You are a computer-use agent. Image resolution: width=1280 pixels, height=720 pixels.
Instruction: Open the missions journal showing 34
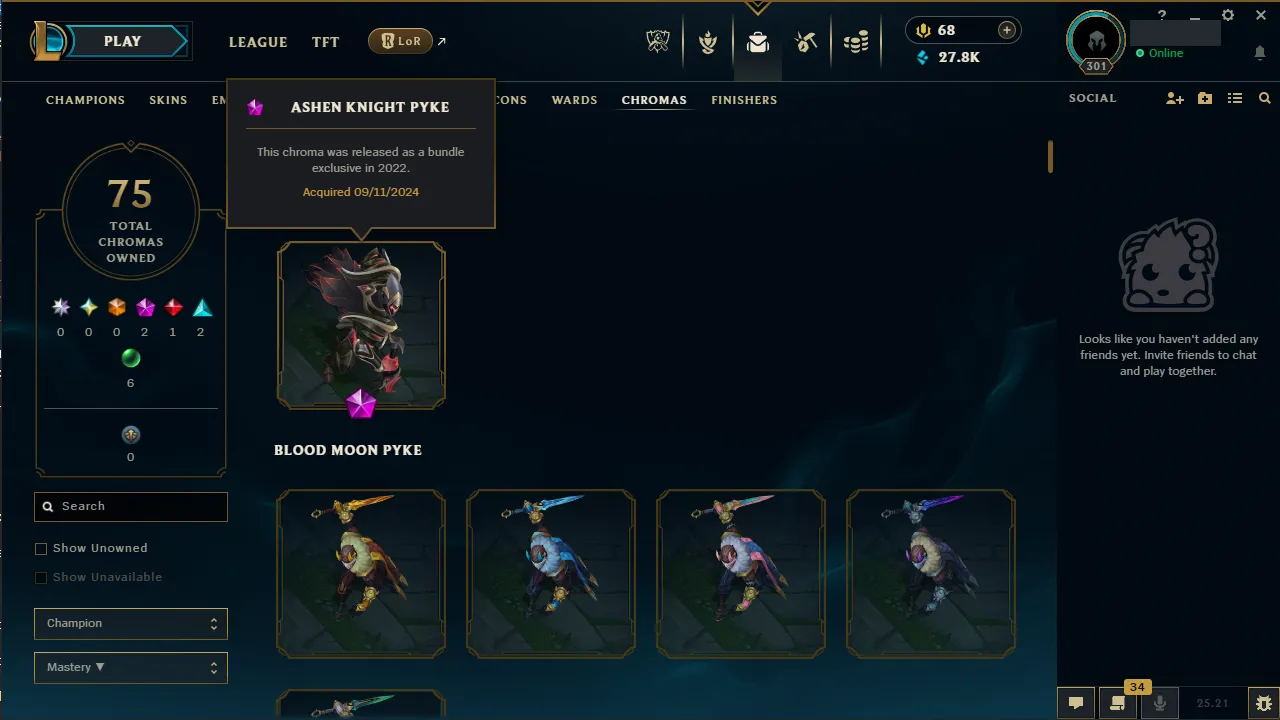1117,703
